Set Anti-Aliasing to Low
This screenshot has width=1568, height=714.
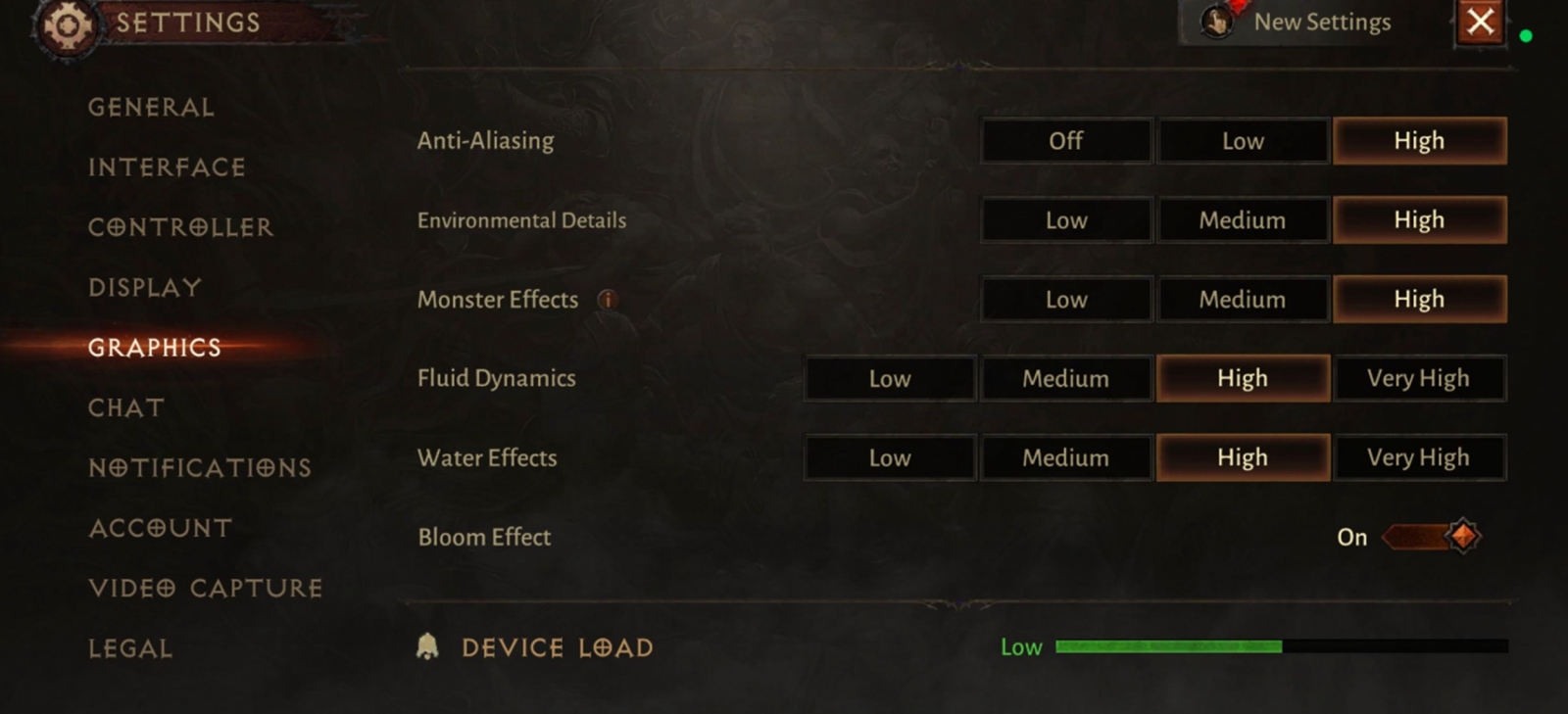click(x=1243, y=141)
